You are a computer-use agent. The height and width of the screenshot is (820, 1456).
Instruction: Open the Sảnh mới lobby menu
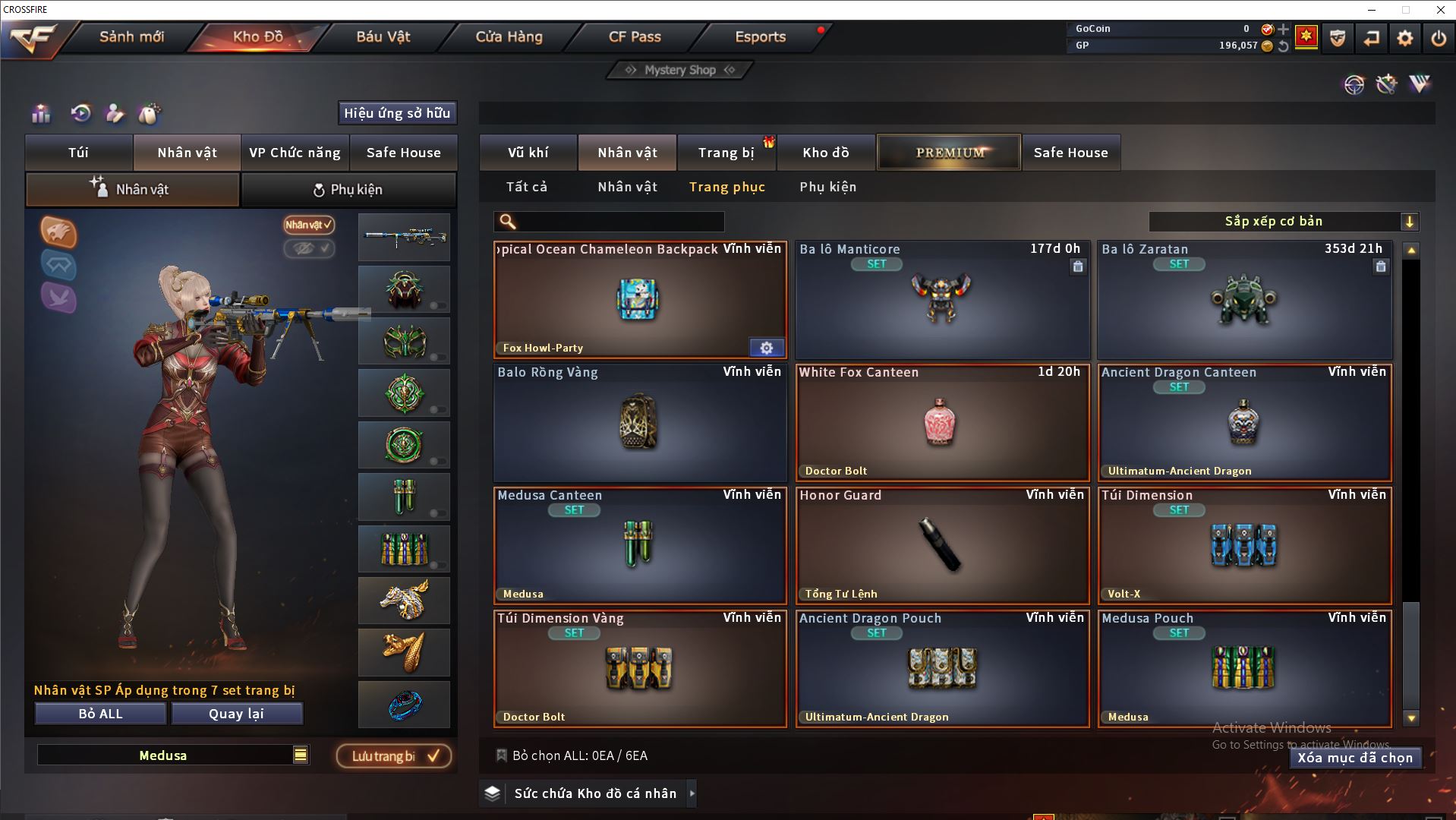click(x=131, y=36)
